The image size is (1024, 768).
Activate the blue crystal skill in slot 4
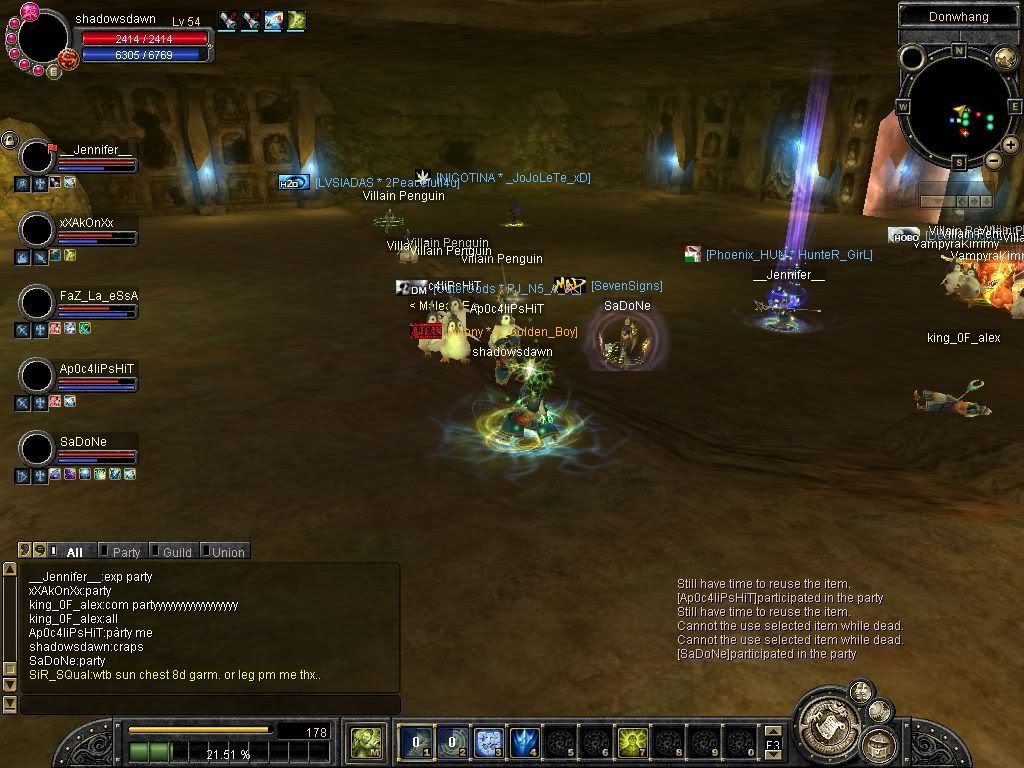(525, 742)
